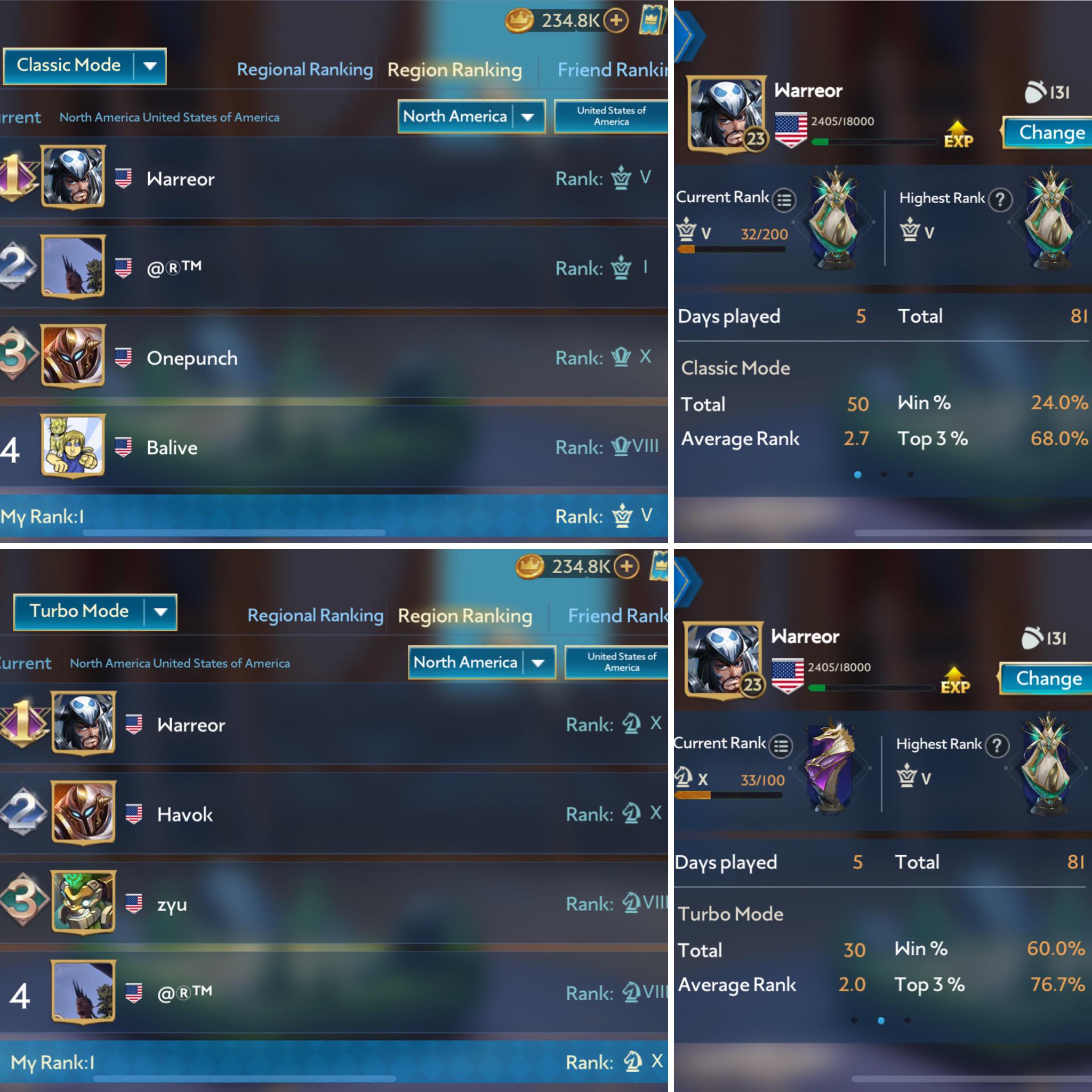1092x1092 pixels.
Task: Select the Regional Ranking tab
Action: point(304,69)
